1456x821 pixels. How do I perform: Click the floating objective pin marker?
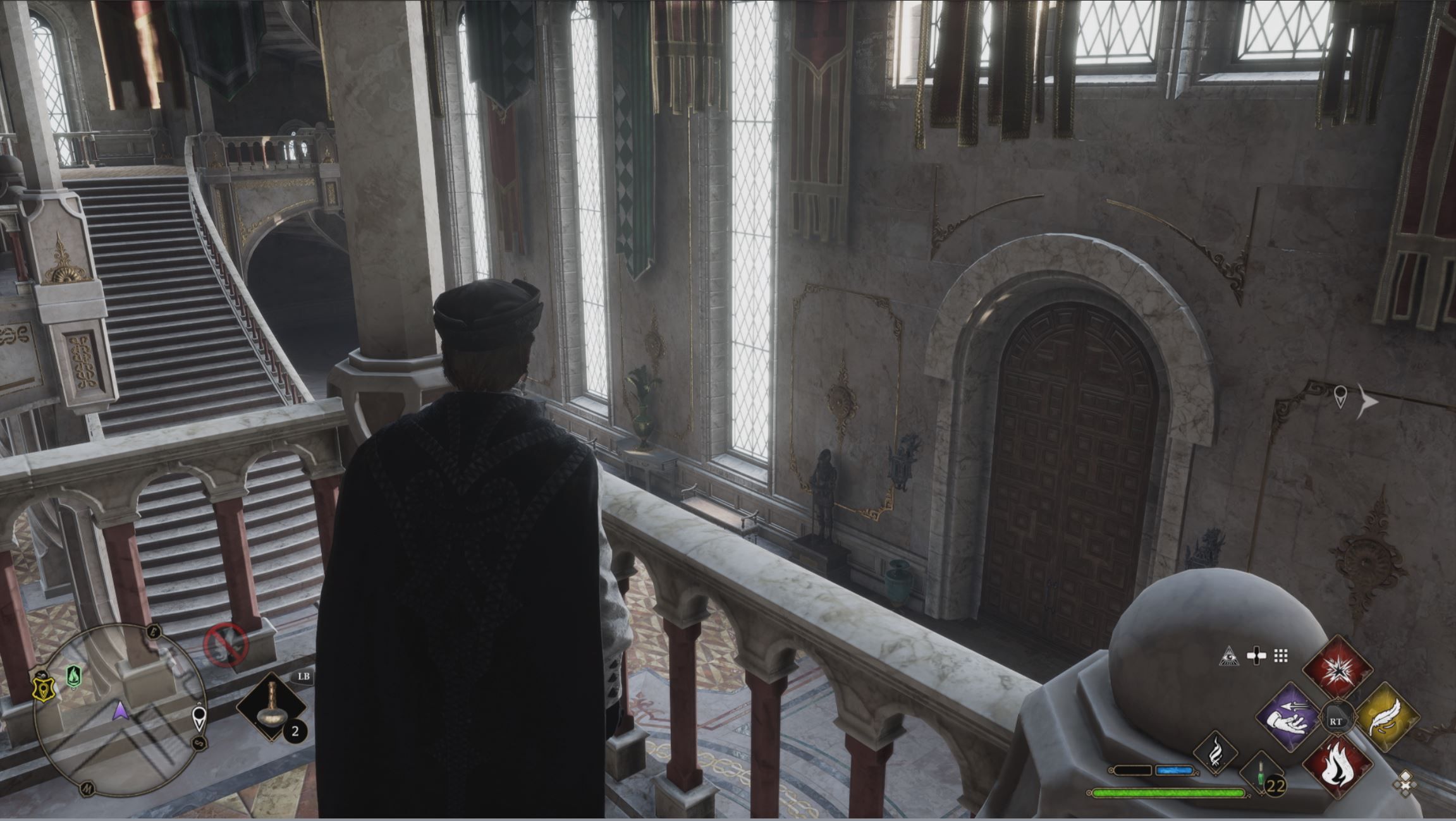click(1340, 397)
